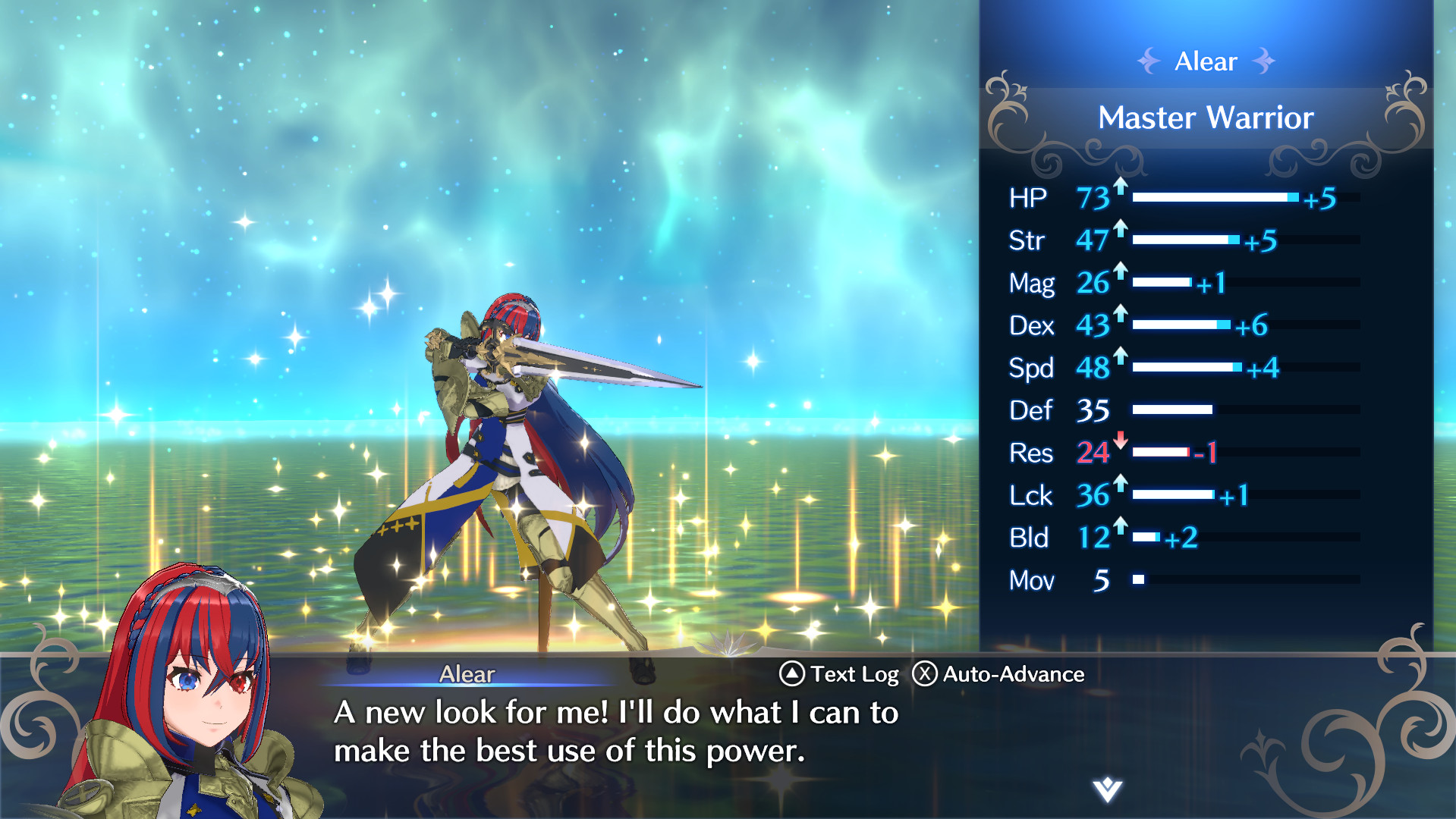Expand the HP stat row
This screenshot has width=1456, height=819.
pyautogui.click(x=1176, y=197)
